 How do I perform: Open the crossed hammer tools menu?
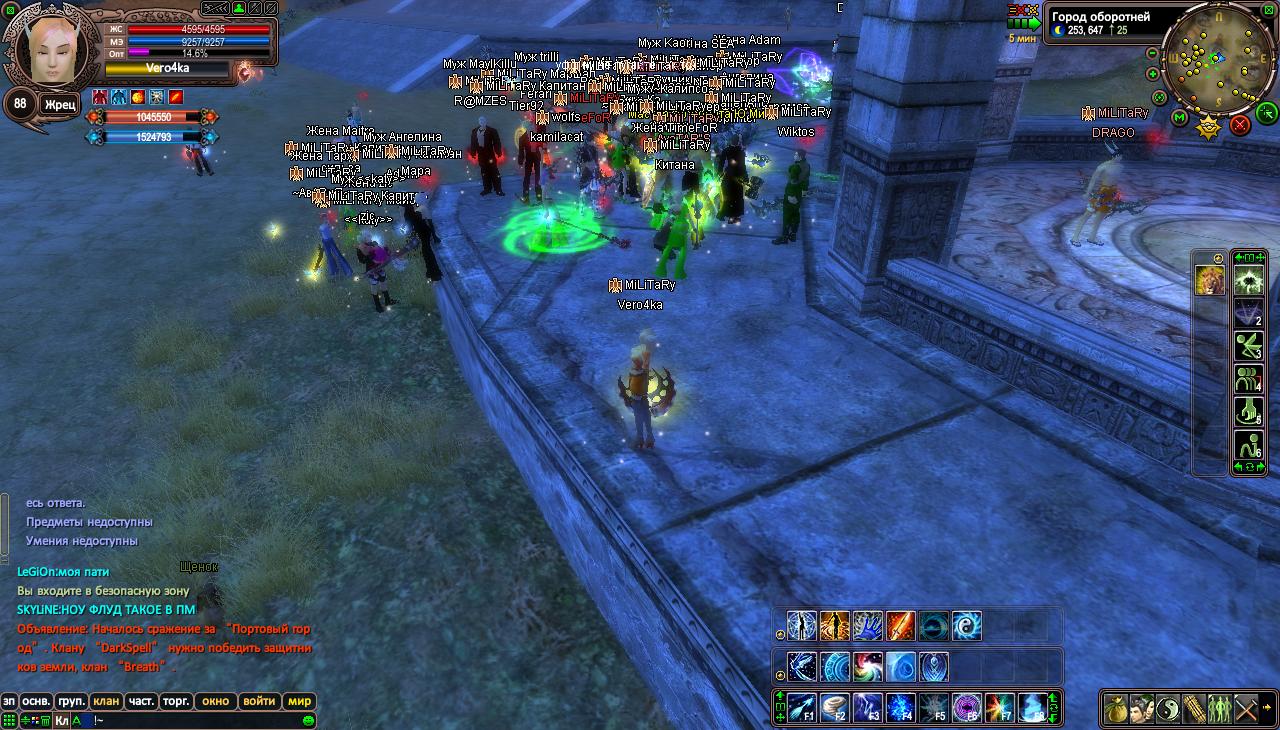pyautogui.click(x=1246, y=708)
